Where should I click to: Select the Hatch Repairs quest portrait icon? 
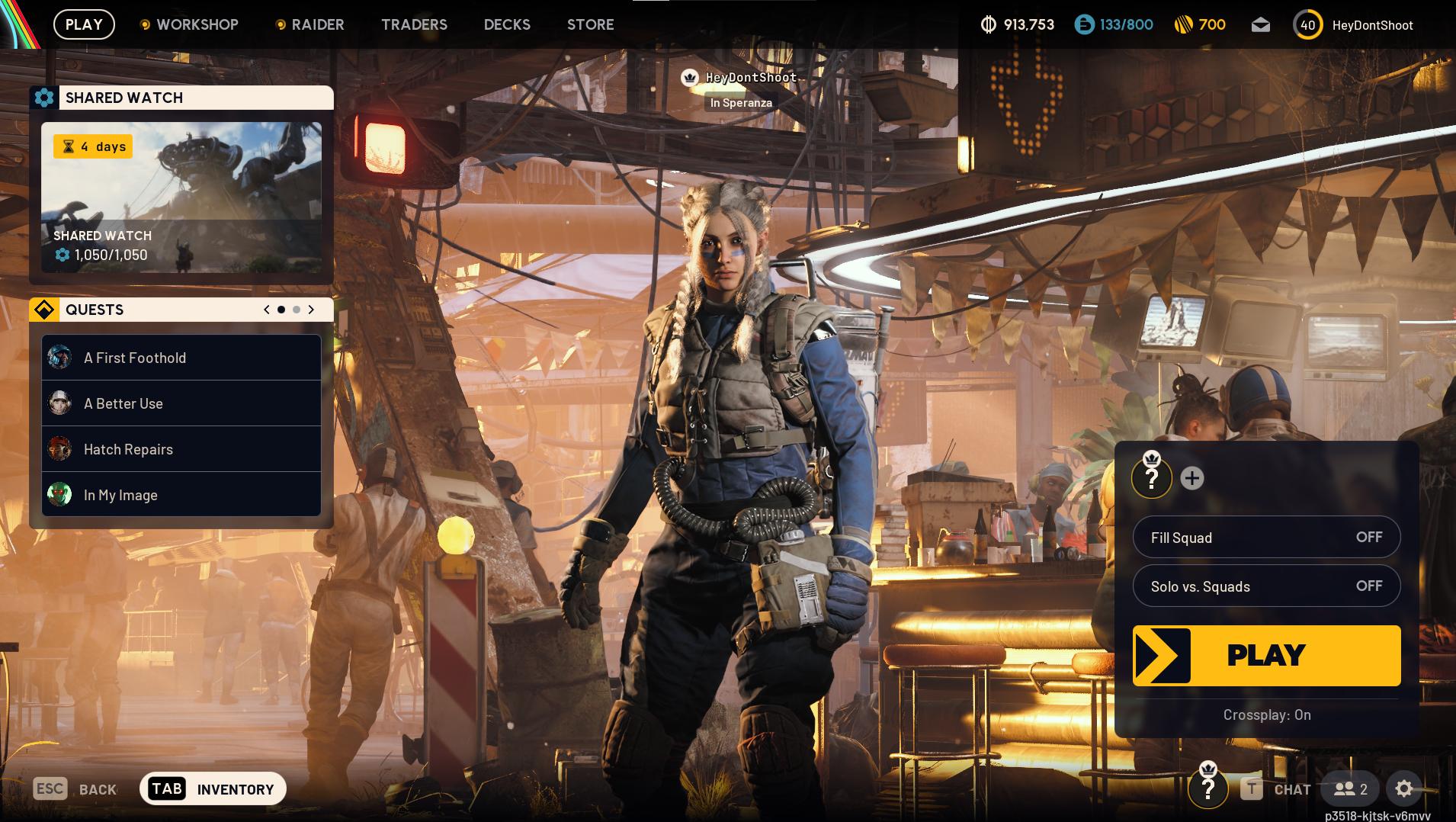(59, 449)
